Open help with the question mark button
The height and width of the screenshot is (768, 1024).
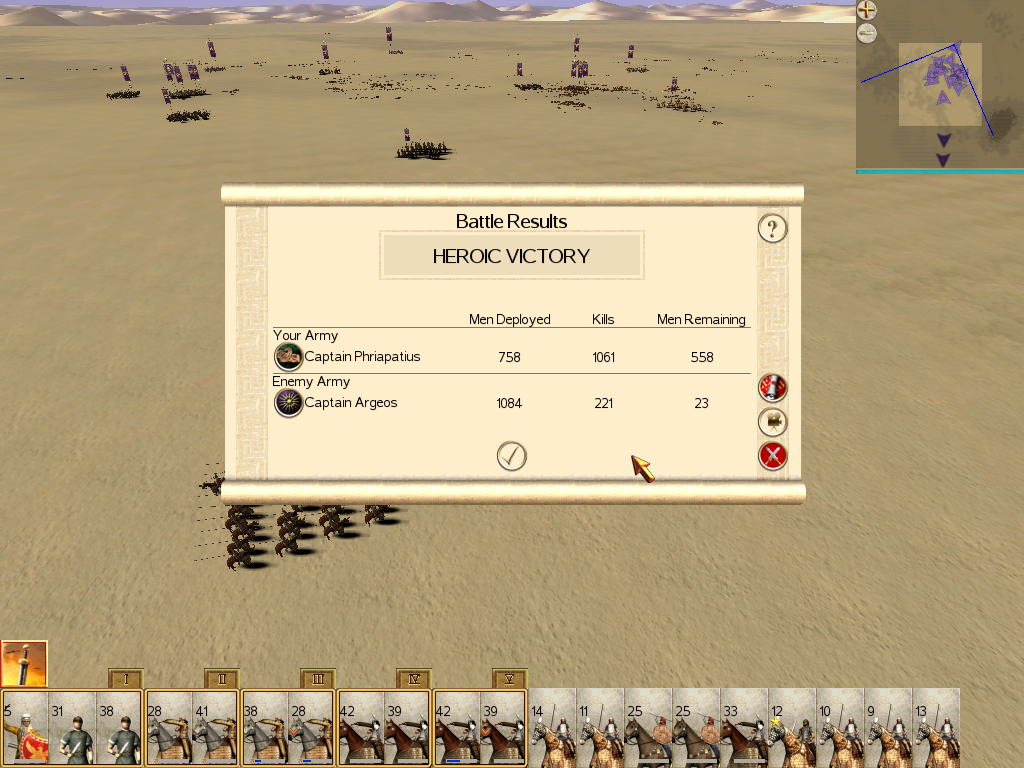click(x=772, y=229)
